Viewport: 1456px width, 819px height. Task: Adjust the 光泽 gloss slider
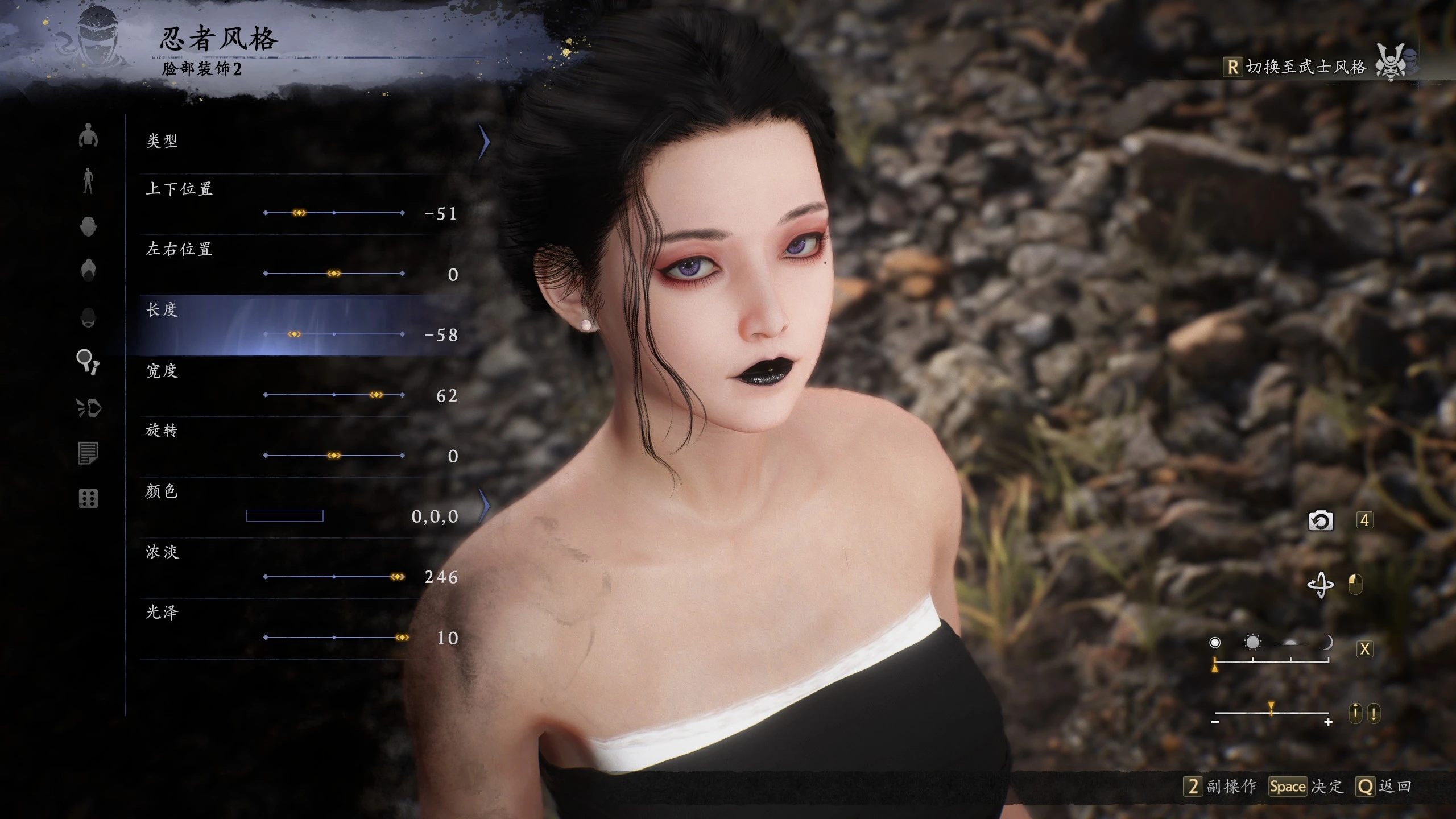402,638
